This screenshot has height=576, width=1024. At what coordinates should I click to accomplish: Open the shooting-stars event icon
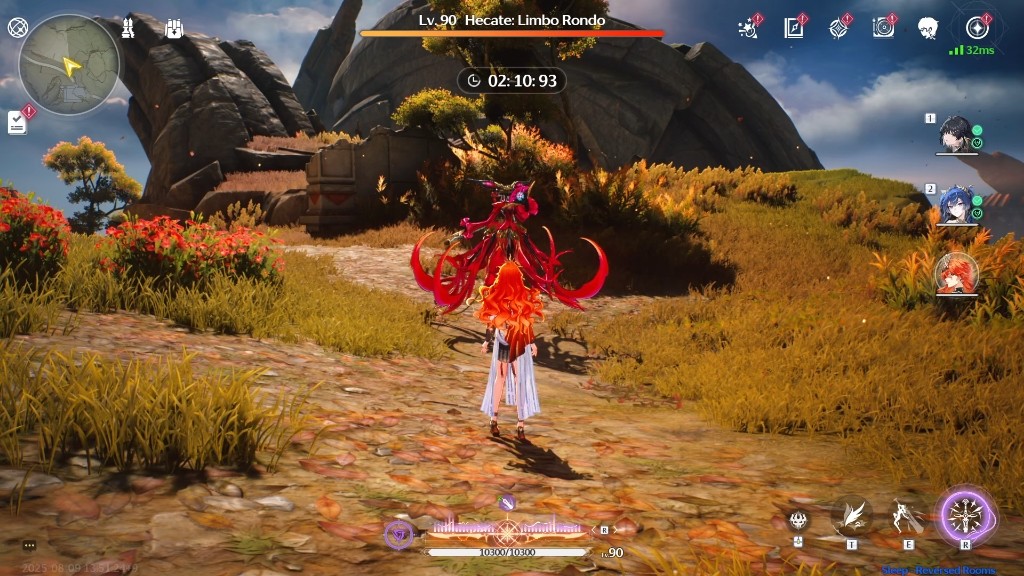coord(749,28)
